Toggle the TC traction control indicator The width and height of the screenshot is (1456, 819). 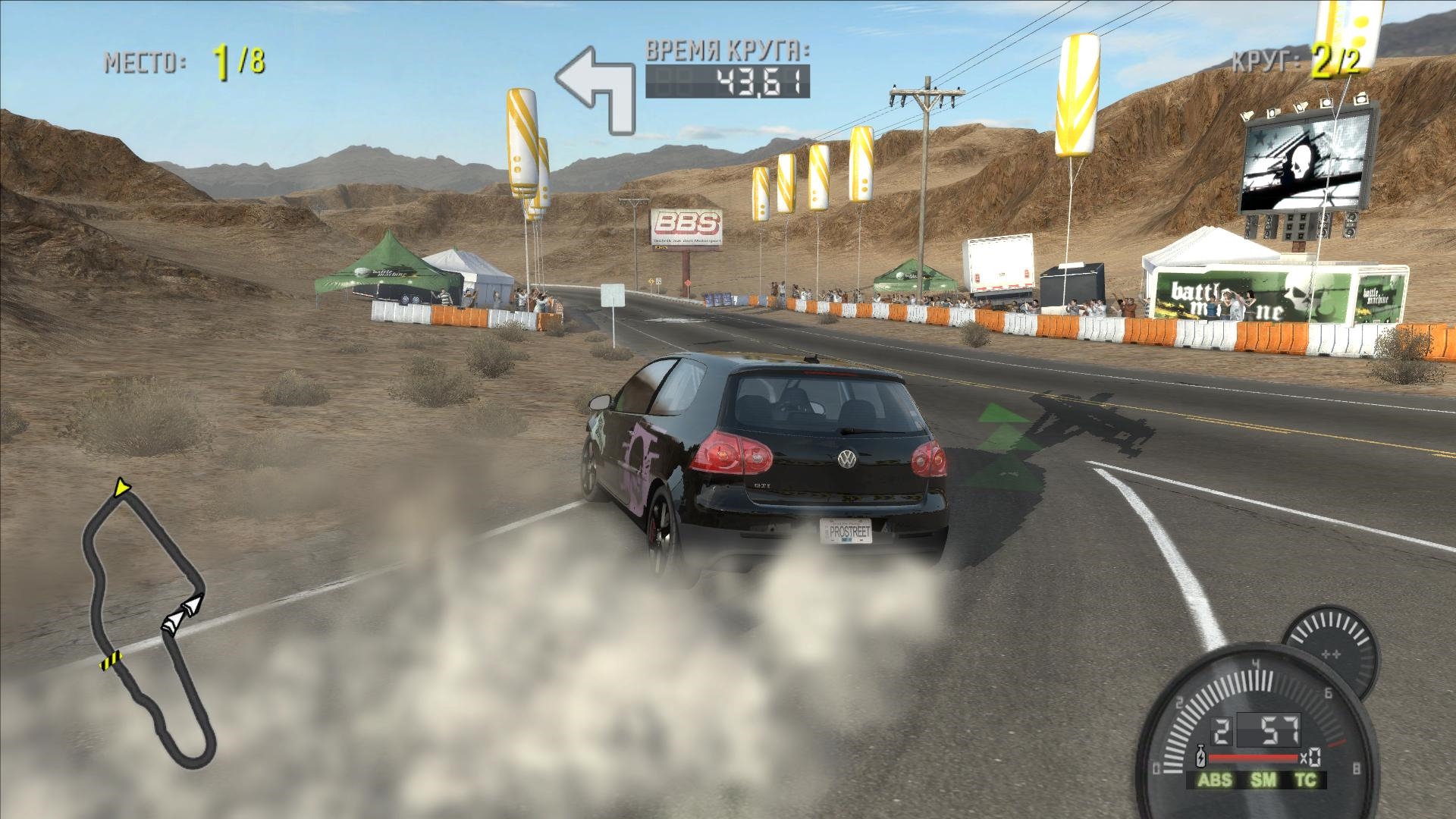coord(1305,780)
